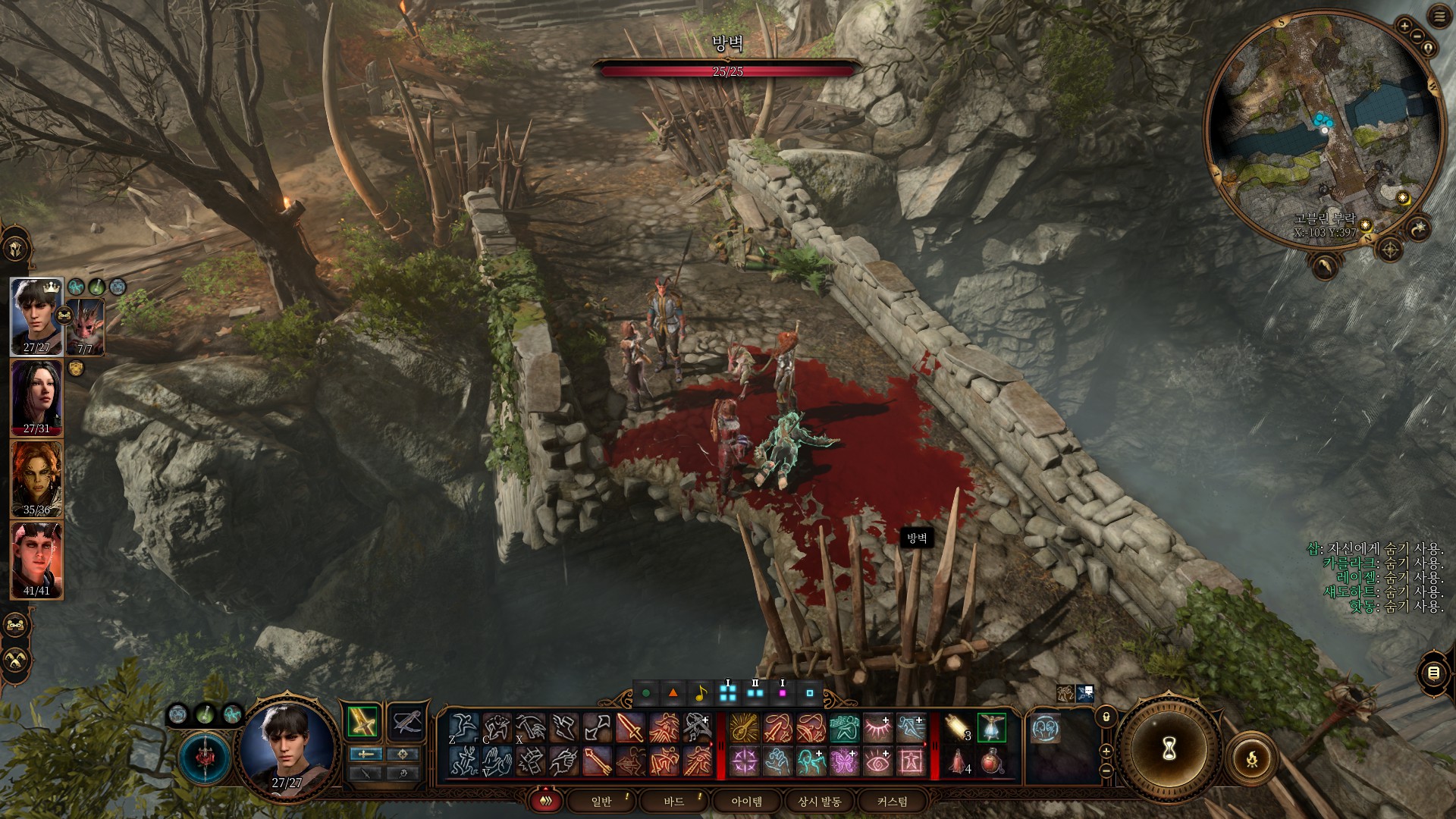The image size is (1456, 819).
Task: Zoom out the minimap with minus button
Action: pyautogui.click(x=1416, y=36)
